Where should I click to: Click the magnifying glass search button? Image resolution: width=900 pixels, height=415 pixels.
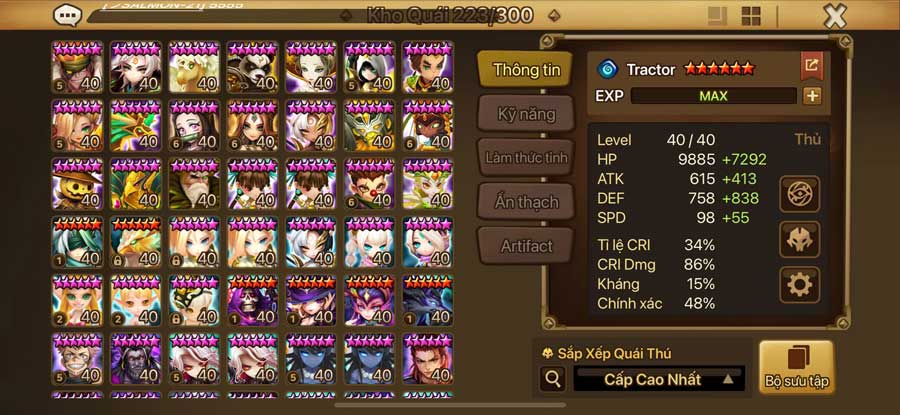click(552, 379)
